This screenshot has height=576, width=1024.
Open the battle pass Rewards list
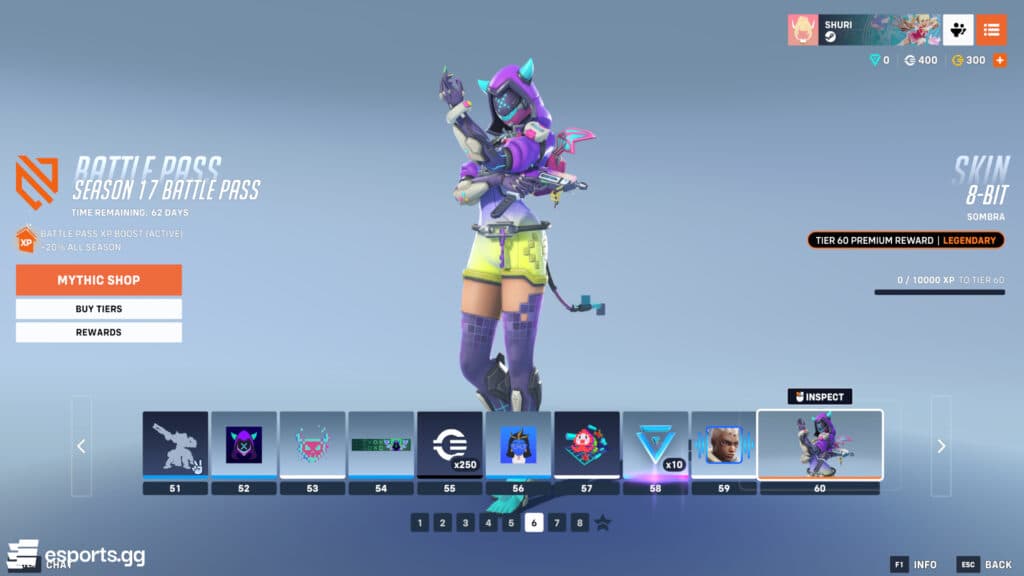98,332
